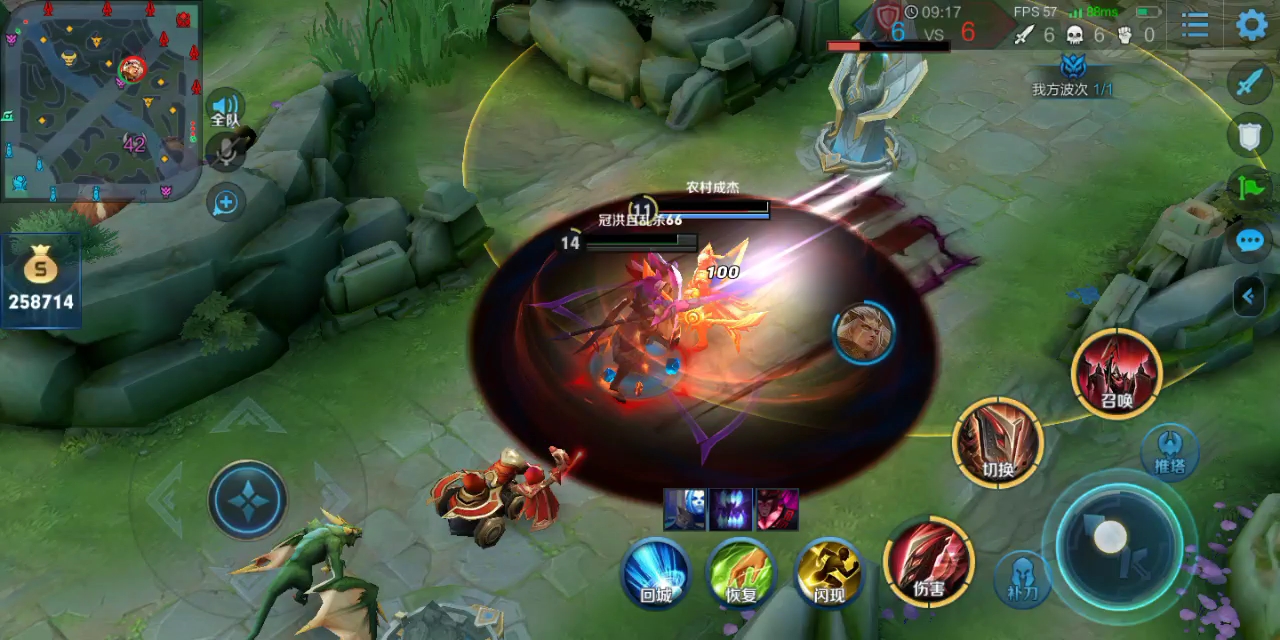Click the minimap zoom magnifier button

click(226, 203)
